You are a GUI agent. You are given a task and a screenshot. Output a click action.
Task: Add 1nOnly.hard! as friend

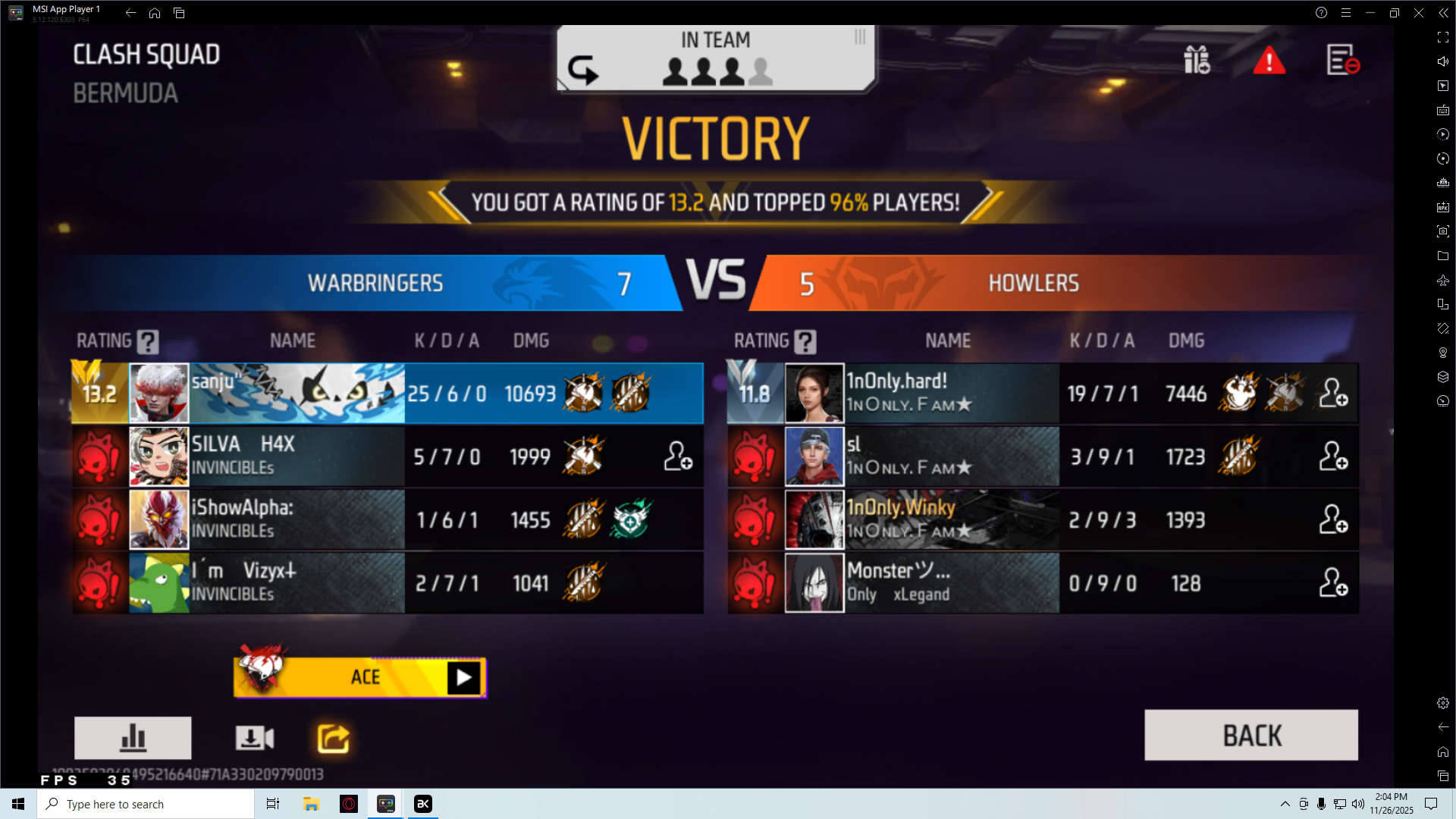click(1332, 393)
